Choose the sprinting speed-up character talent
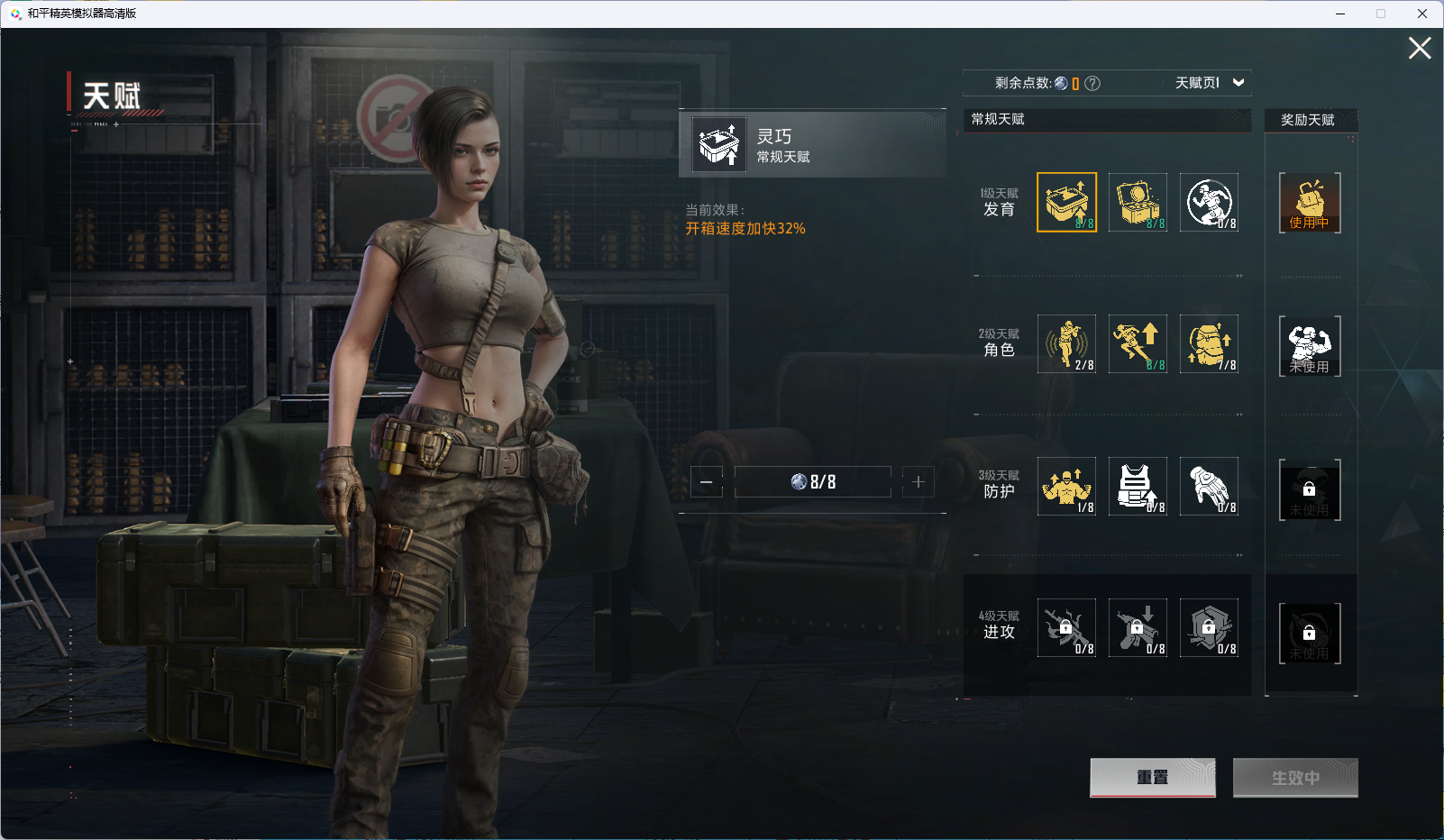Viewport: 1444px width, 840px height. pyautogui.click(x=1138, y=343)
